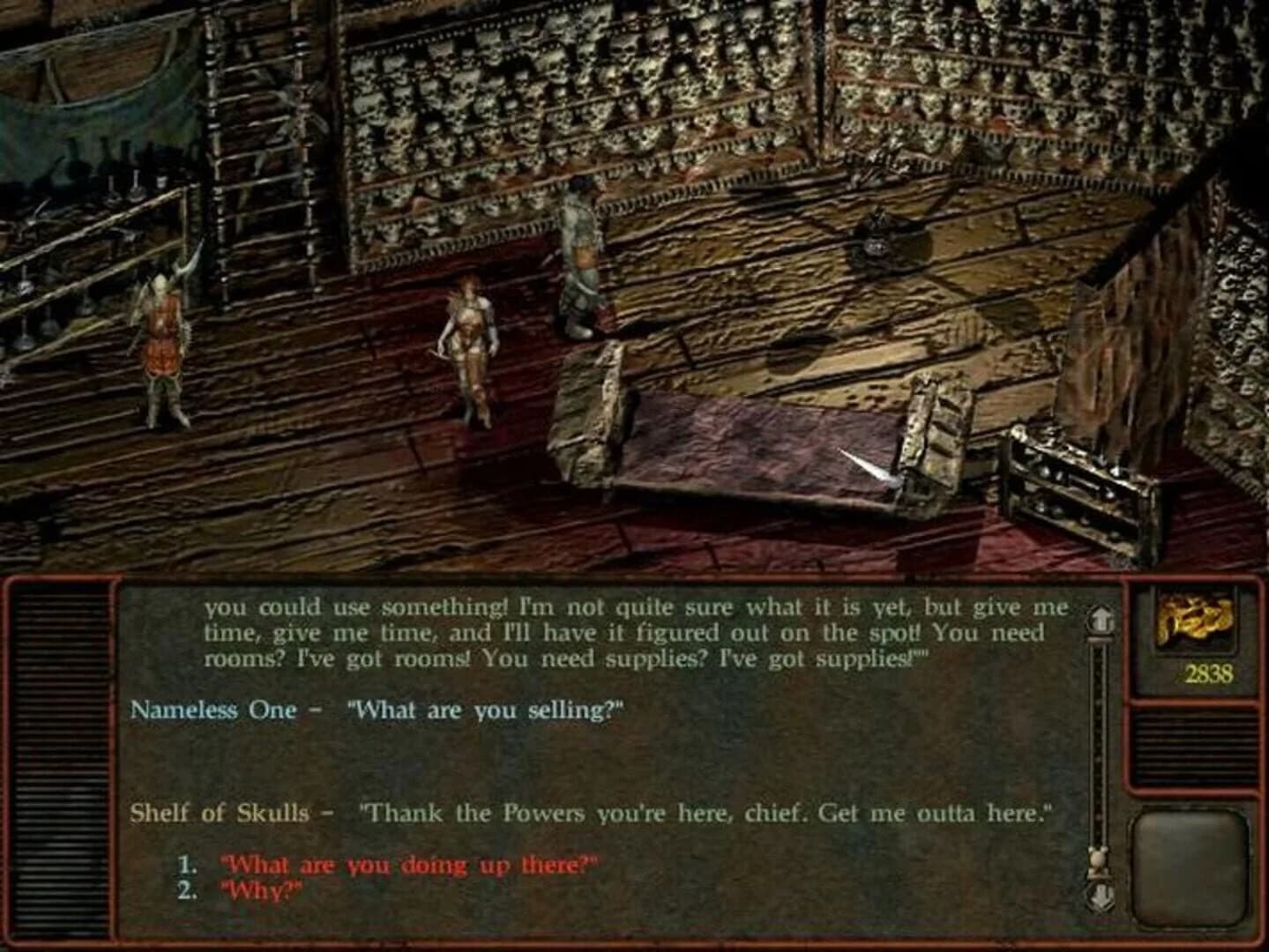
Task: Click the Nameless One speaker name
Action: pyautogui.click(x=211, y=710)
